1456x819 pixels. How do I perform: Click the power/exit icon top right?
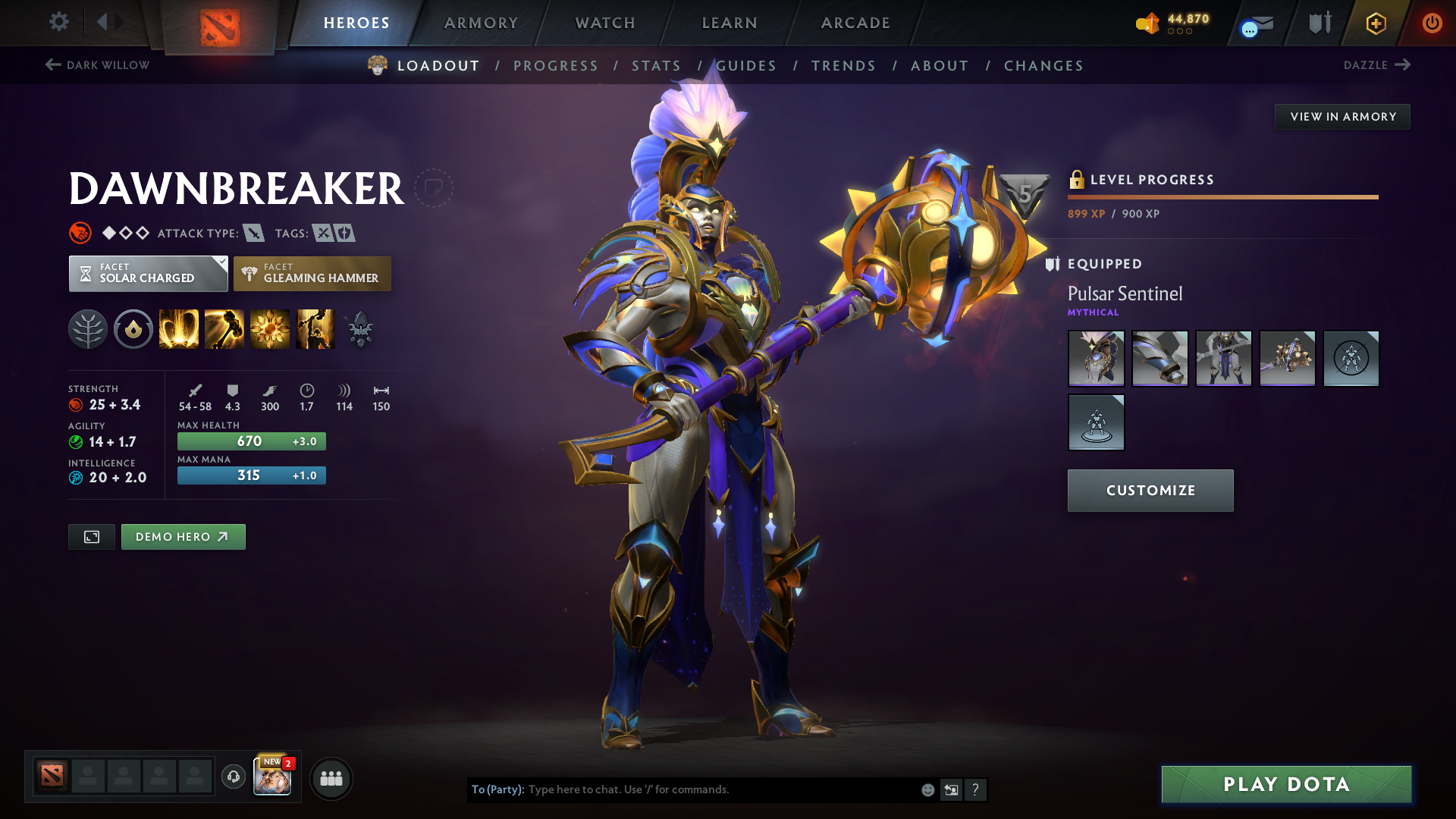point(1432,23)
